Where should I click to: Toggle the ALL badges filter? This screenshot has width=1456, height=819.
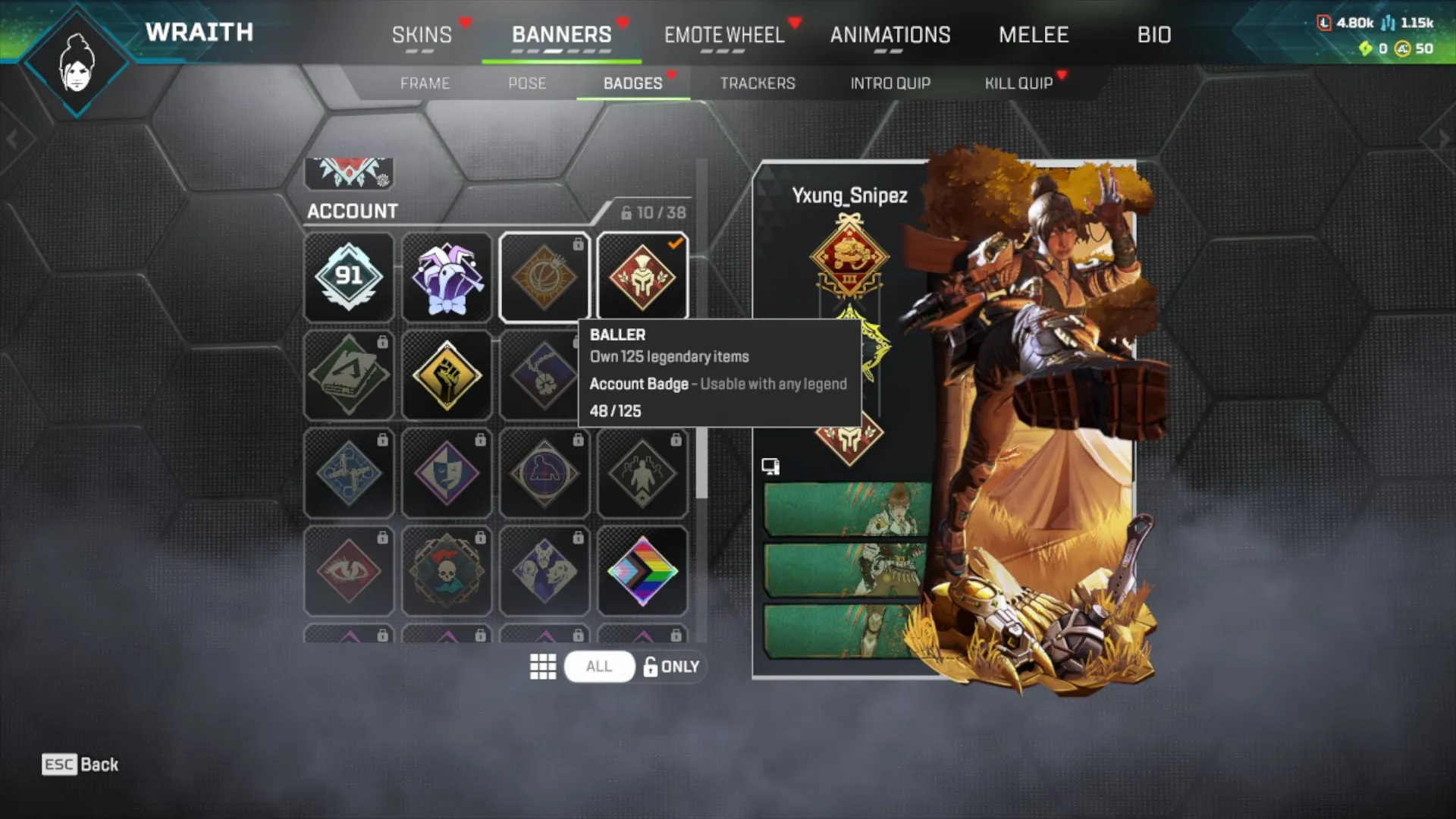click(x=598, y=667)
